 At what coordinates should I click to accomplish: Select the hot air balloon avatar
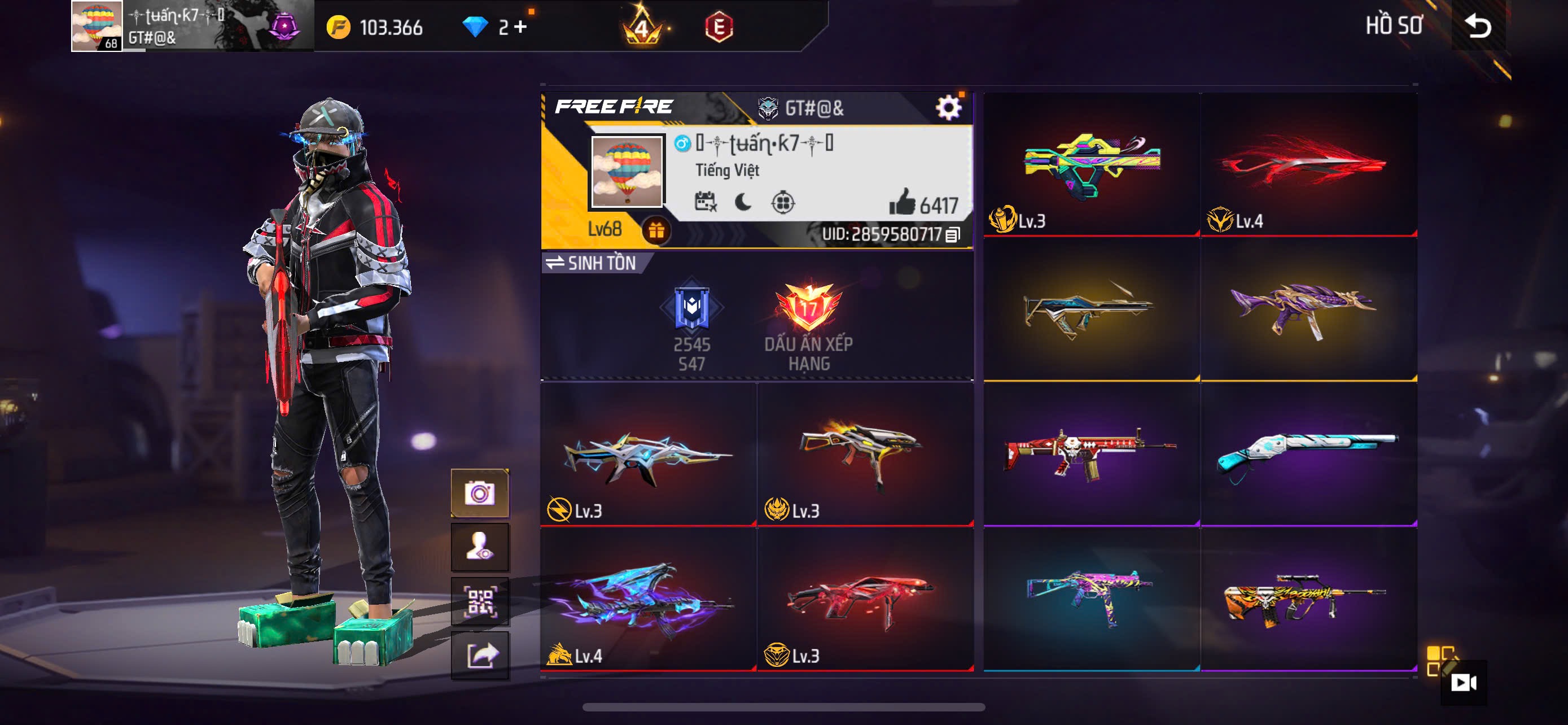pyautogui.click(x=627, y=172)
